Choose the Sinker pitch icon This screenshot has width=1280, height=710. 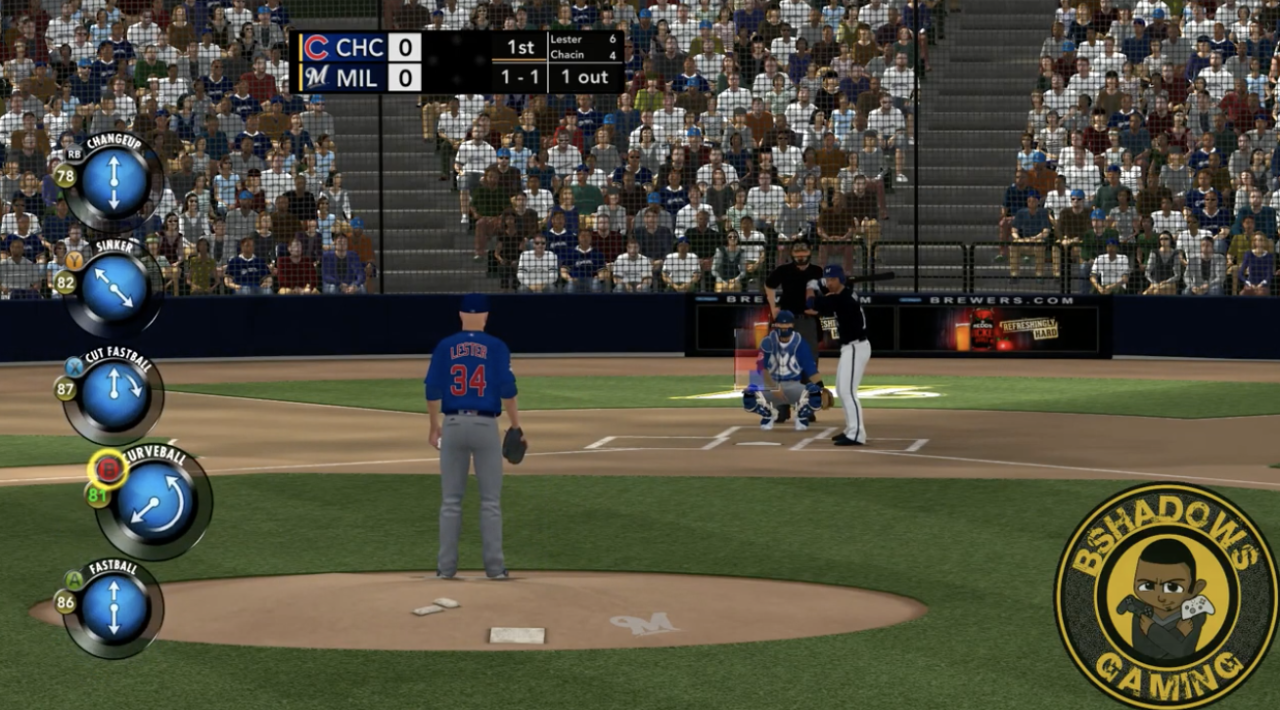pos(114,287)
